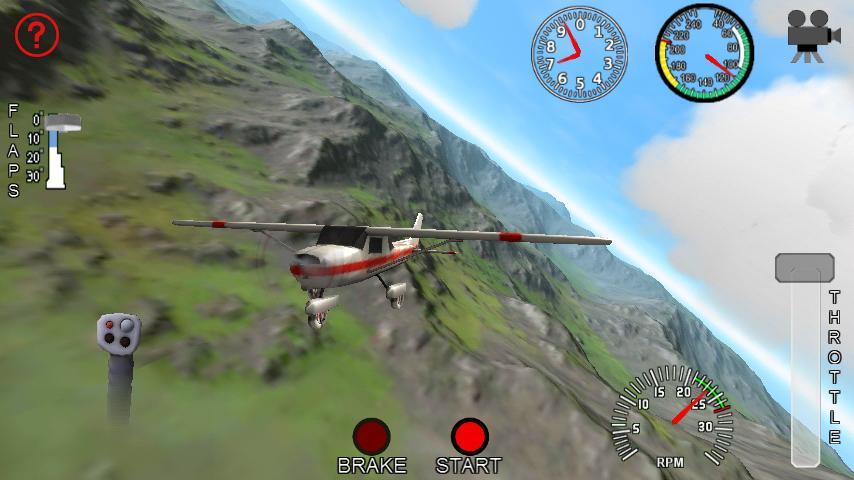Click the throttle slider handle
Viewport: 854px width, 480px height.
tap(804, 267)
